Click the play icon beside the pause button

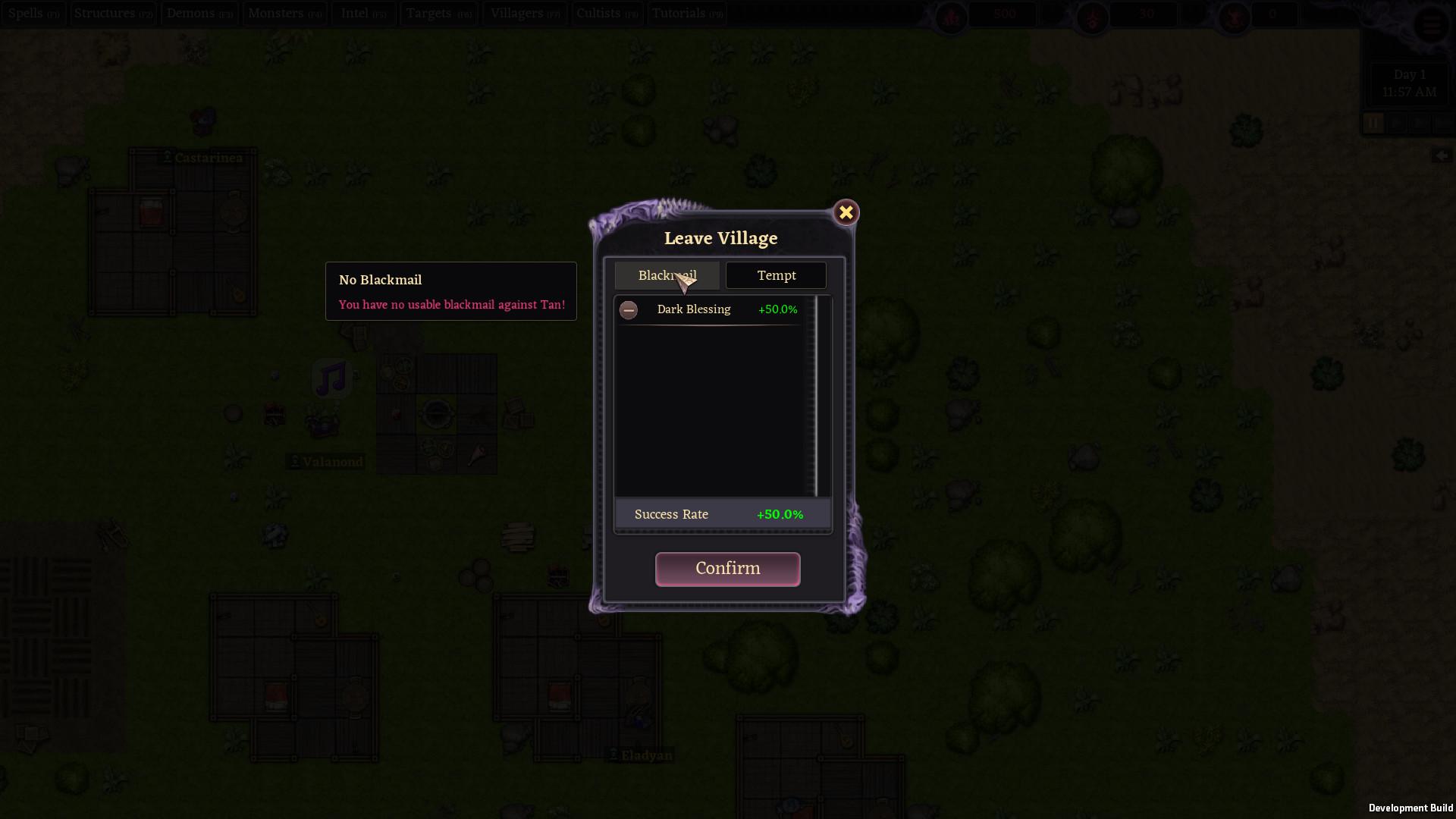tap(1395, 124)
